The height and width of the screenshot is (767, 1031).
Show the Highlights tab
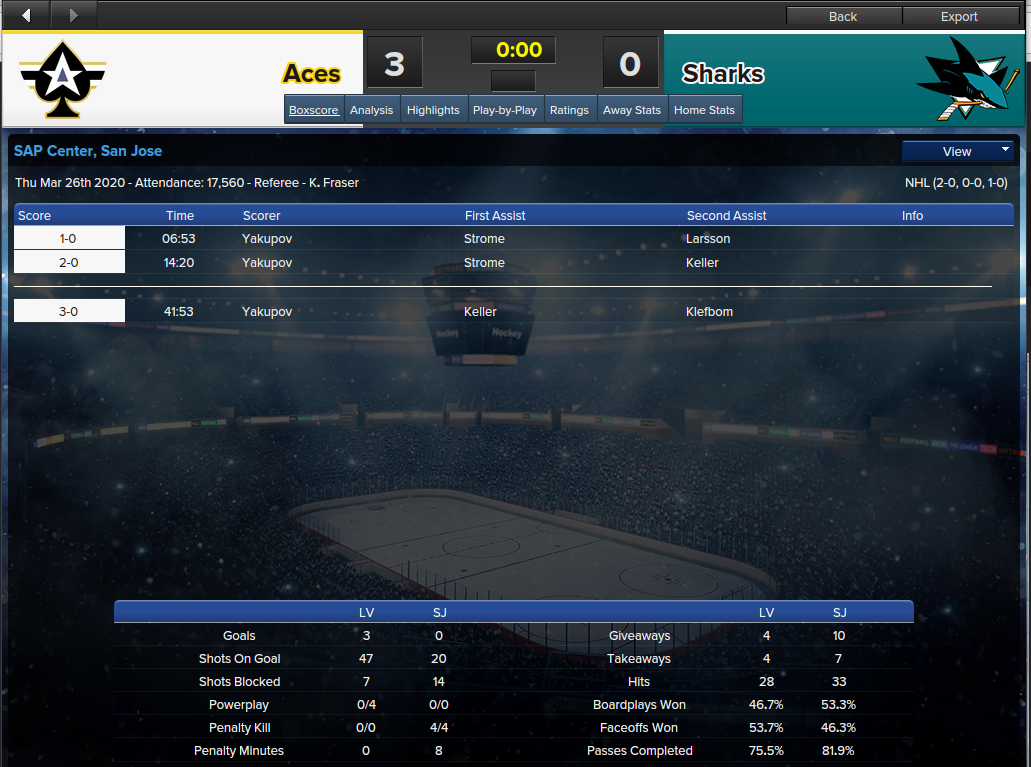click(x=433, y=110)
